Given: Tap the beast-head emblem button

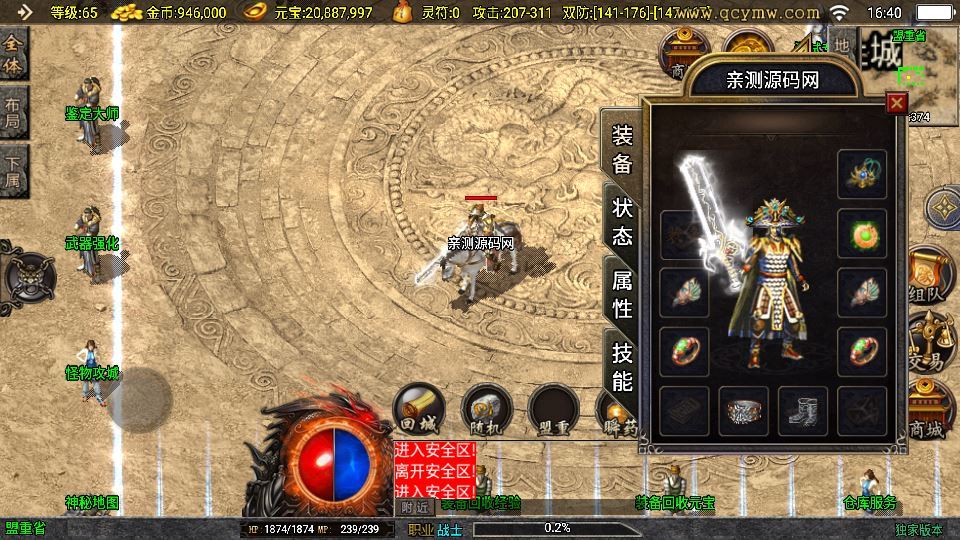Looking at the screenshot, I should point(28,274).
